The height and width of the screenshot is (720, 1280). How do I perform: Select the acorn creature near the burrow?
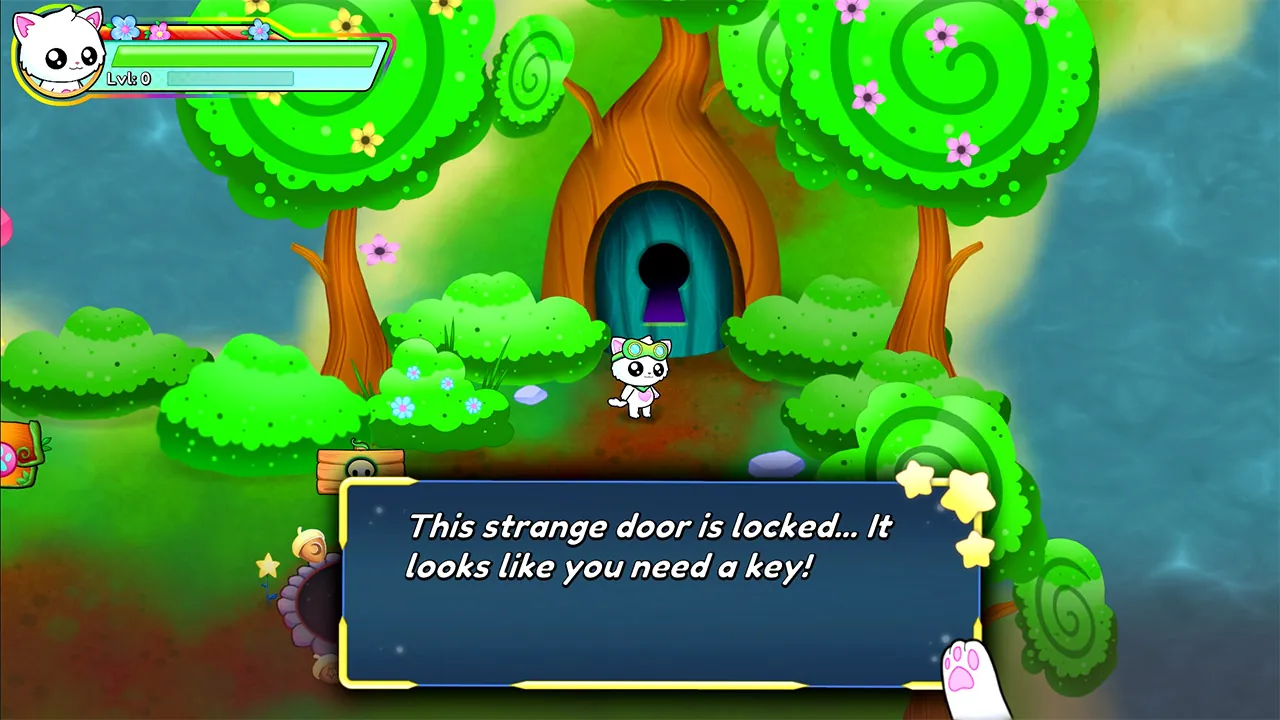tap(310, 543)
